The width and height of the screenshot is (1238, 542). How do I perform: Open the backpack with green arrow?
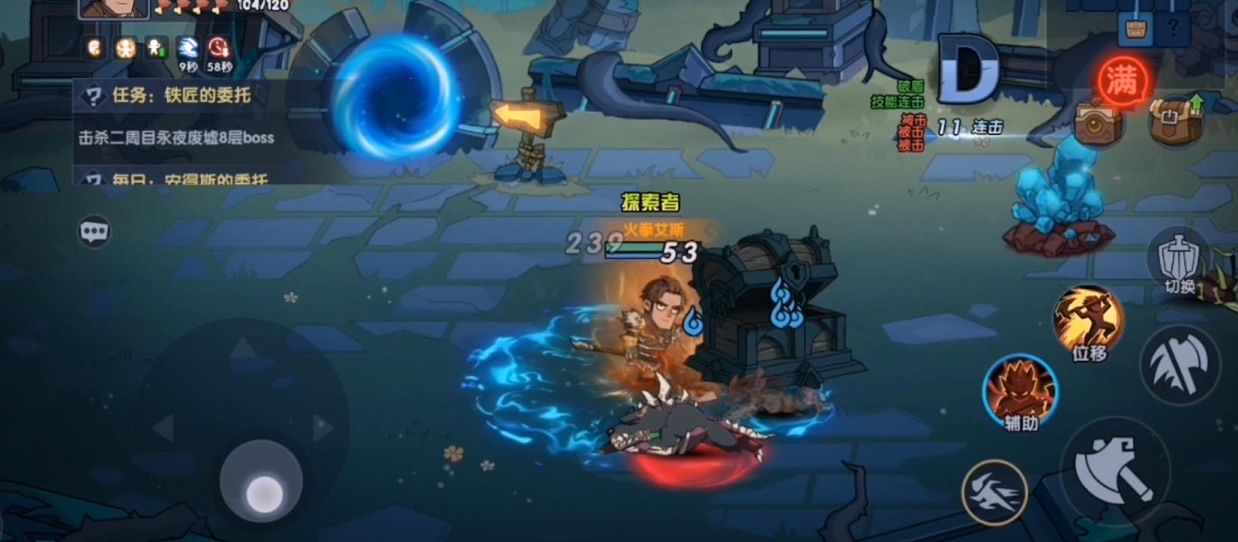1174,122
